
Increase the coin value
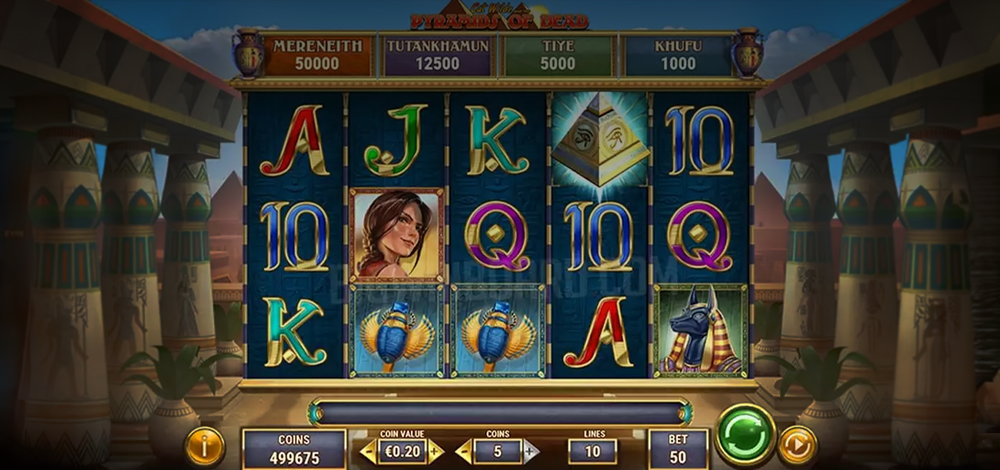click(x=436, y=451)
